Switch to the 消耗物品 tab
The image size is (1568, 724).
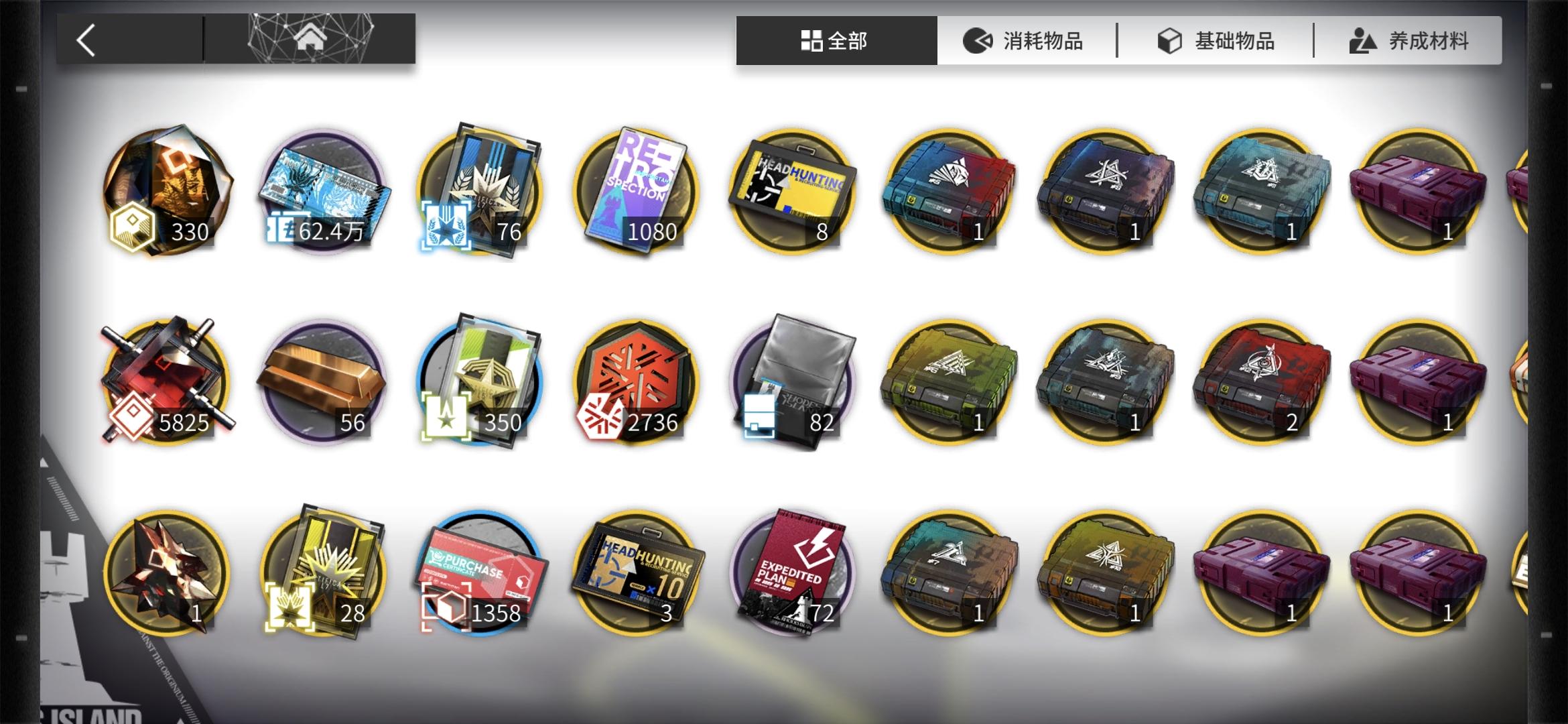(x=1025, y=40)
